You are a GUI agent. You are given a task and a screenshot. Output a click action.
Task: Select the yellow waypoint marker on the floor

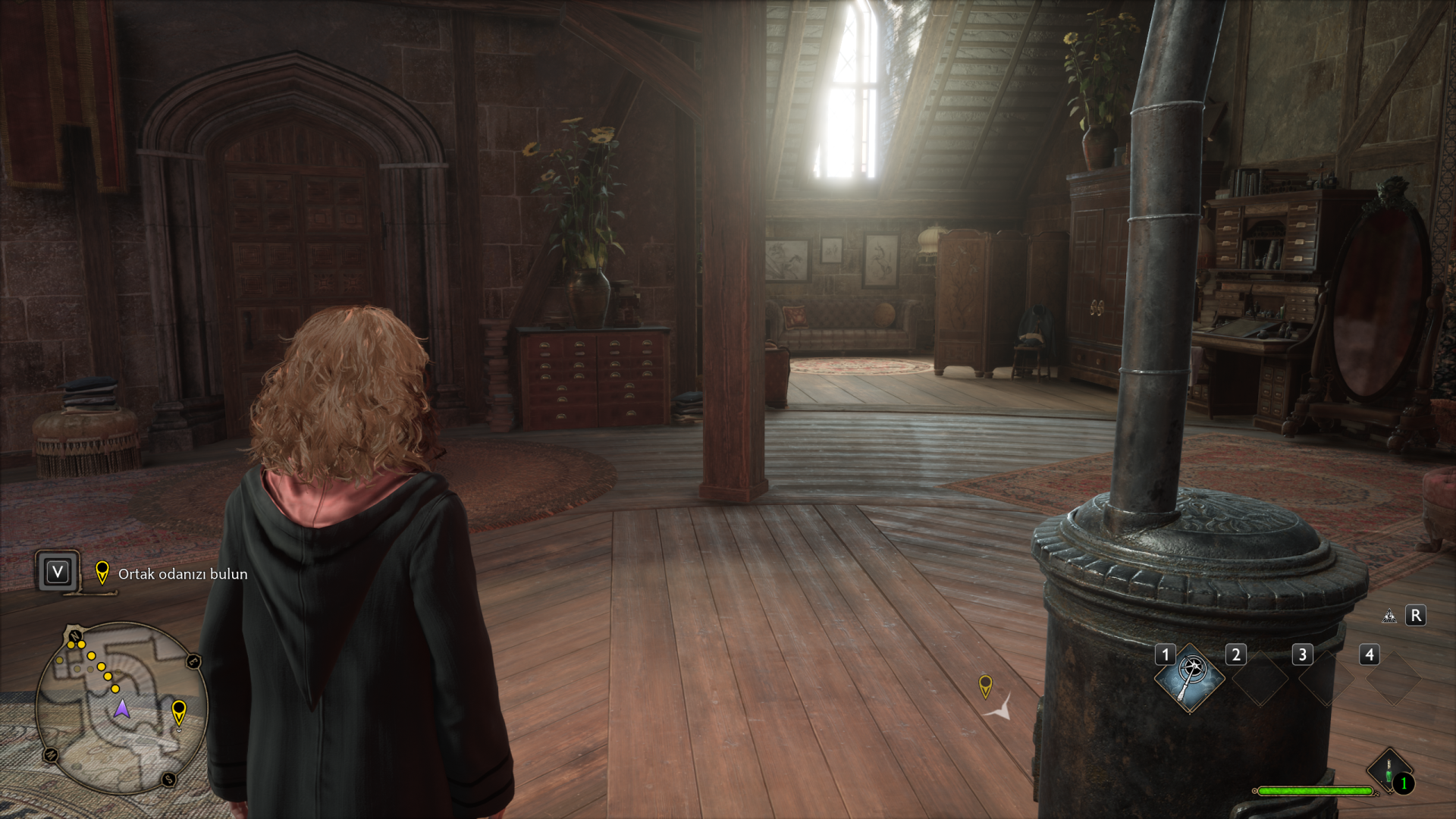985,686
